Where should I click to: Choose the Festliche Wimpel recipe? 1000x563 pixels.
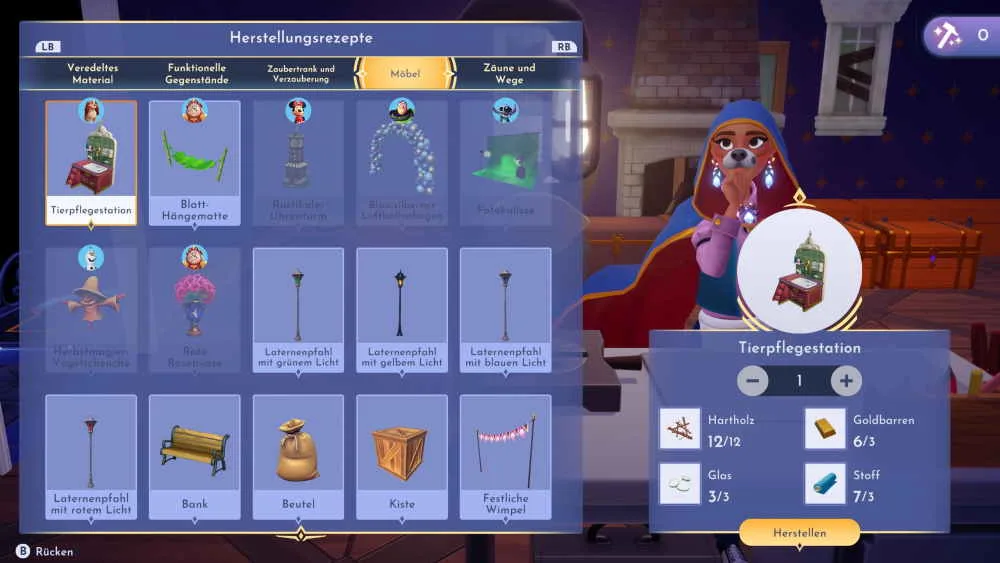point(505,456)
